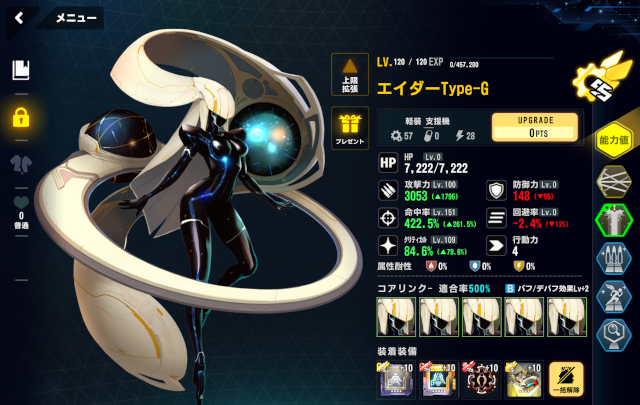The height and width of the screenshot is (405, 640).
Task: Switch to the 能力値 stats tab
Action: 612,141
